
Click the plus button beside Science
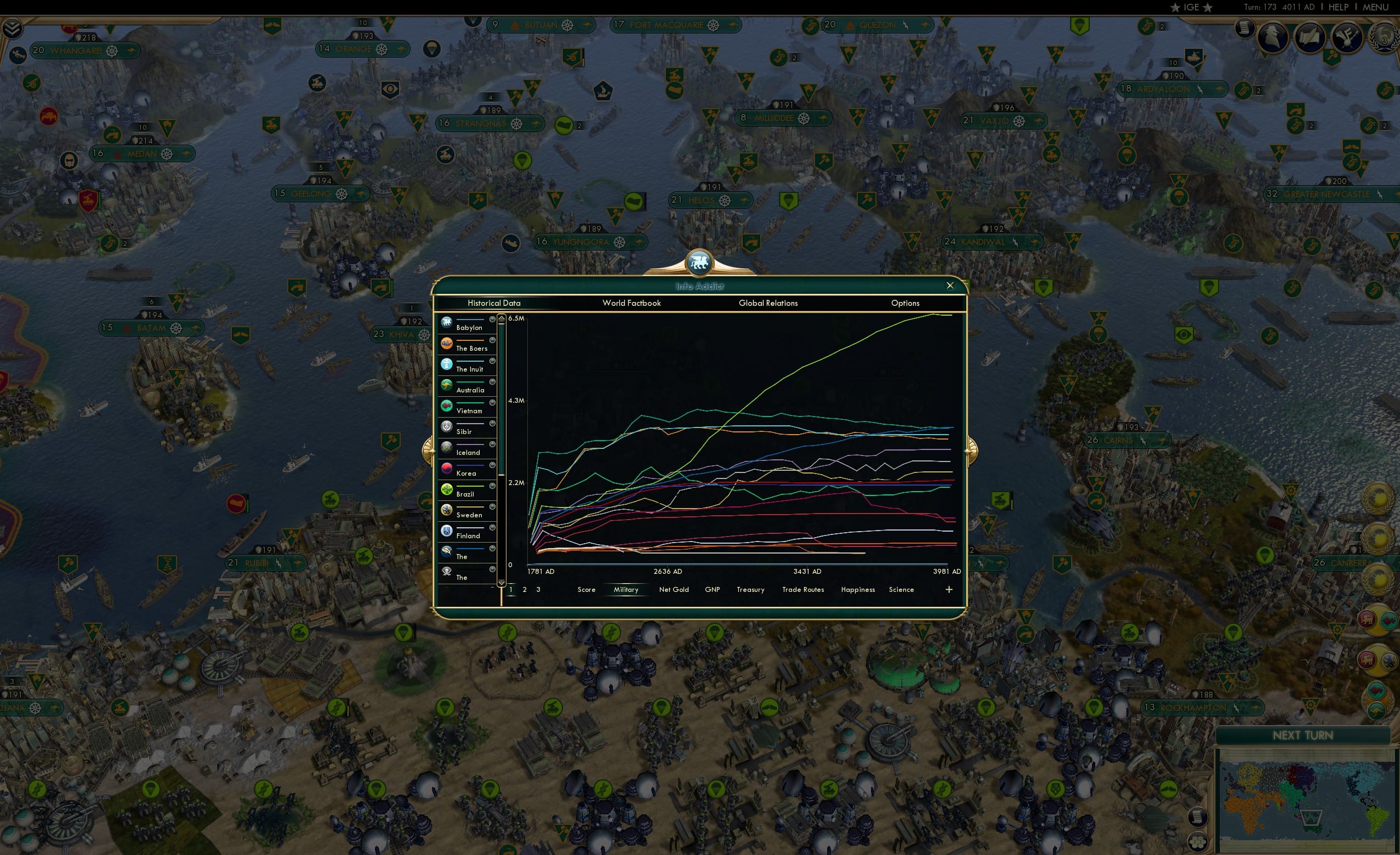[948, 590]
